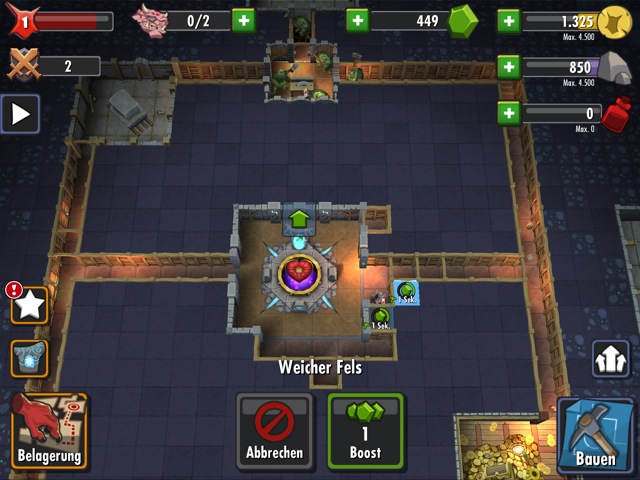The height and width of the screenshot is (480, 640).
Task: Expand the play arrow side panel
Action: 20,114
